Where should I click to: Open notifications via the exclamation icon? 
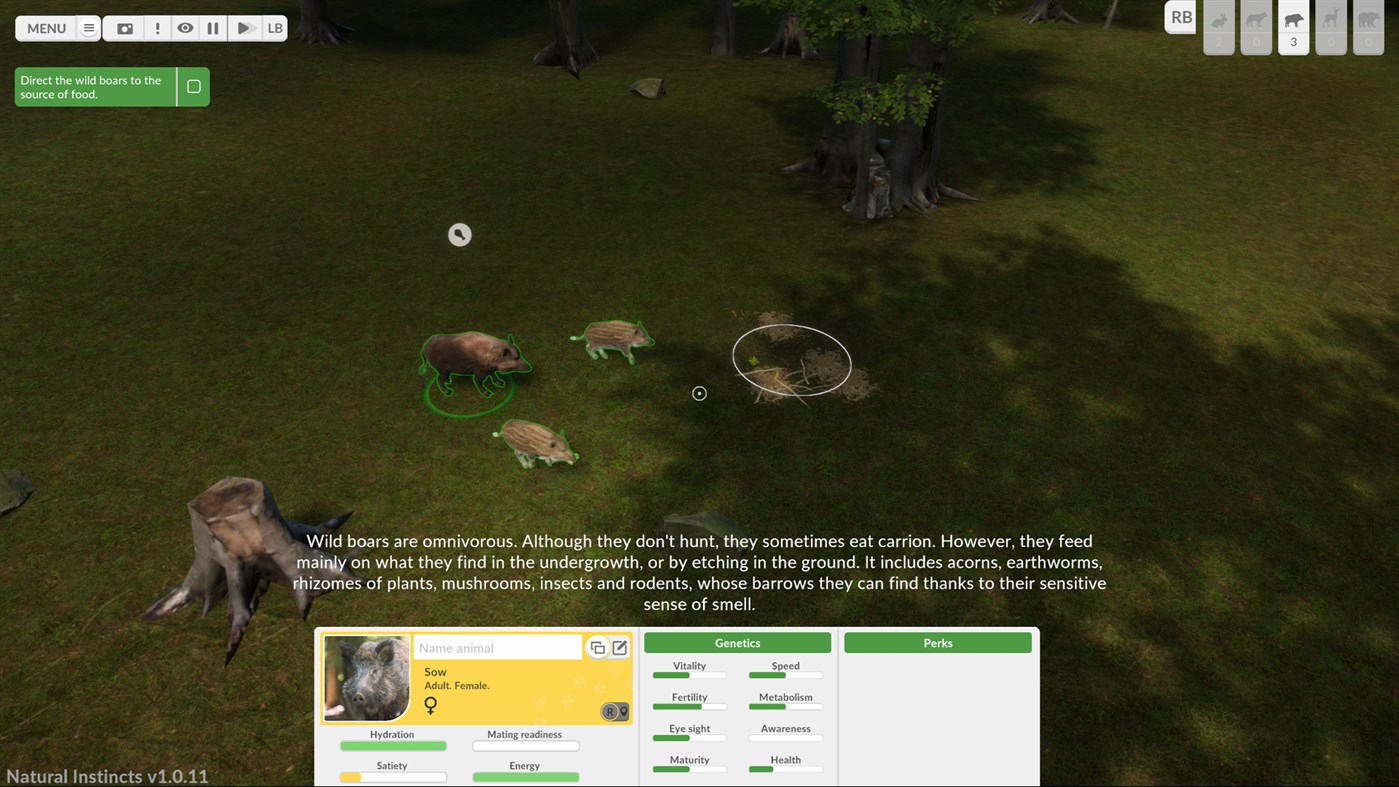pos(156,28)
